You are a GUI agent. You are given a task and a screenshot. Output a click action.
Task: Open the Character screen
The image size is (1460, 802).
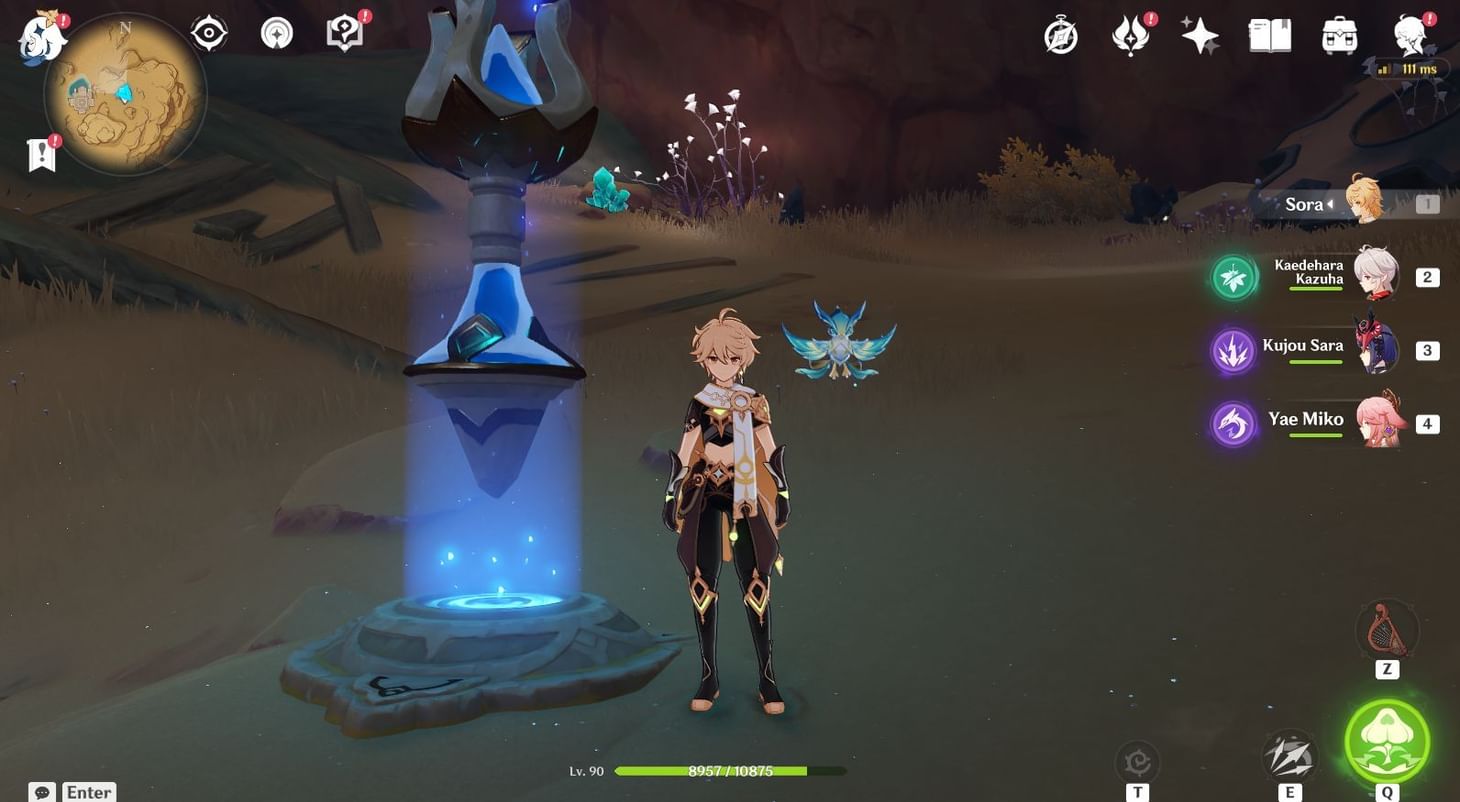(x=1410, y=35)
